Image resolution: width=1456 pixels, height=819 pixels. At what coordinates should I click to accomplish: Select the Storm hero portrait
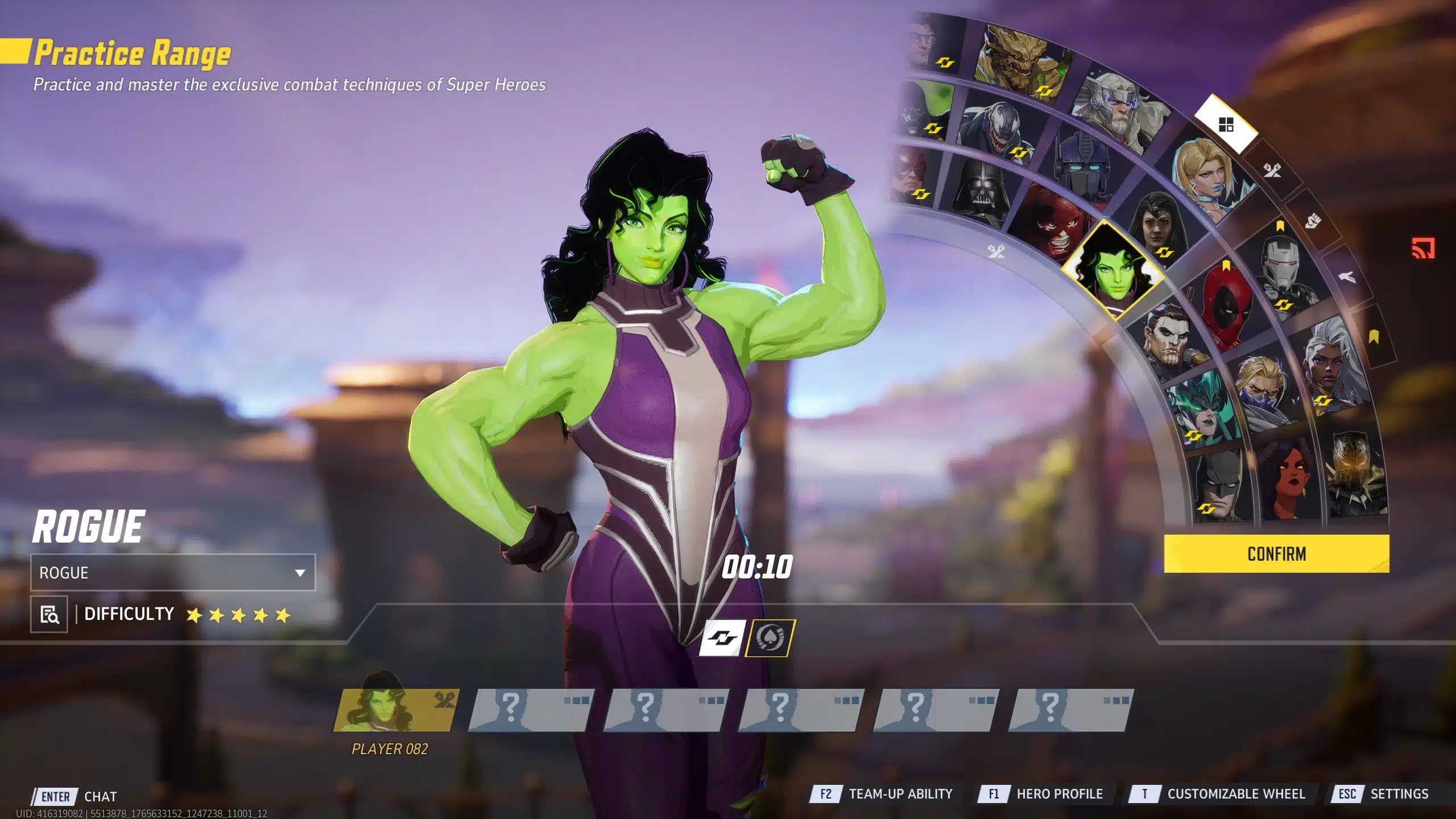[x=1327, y=364]
